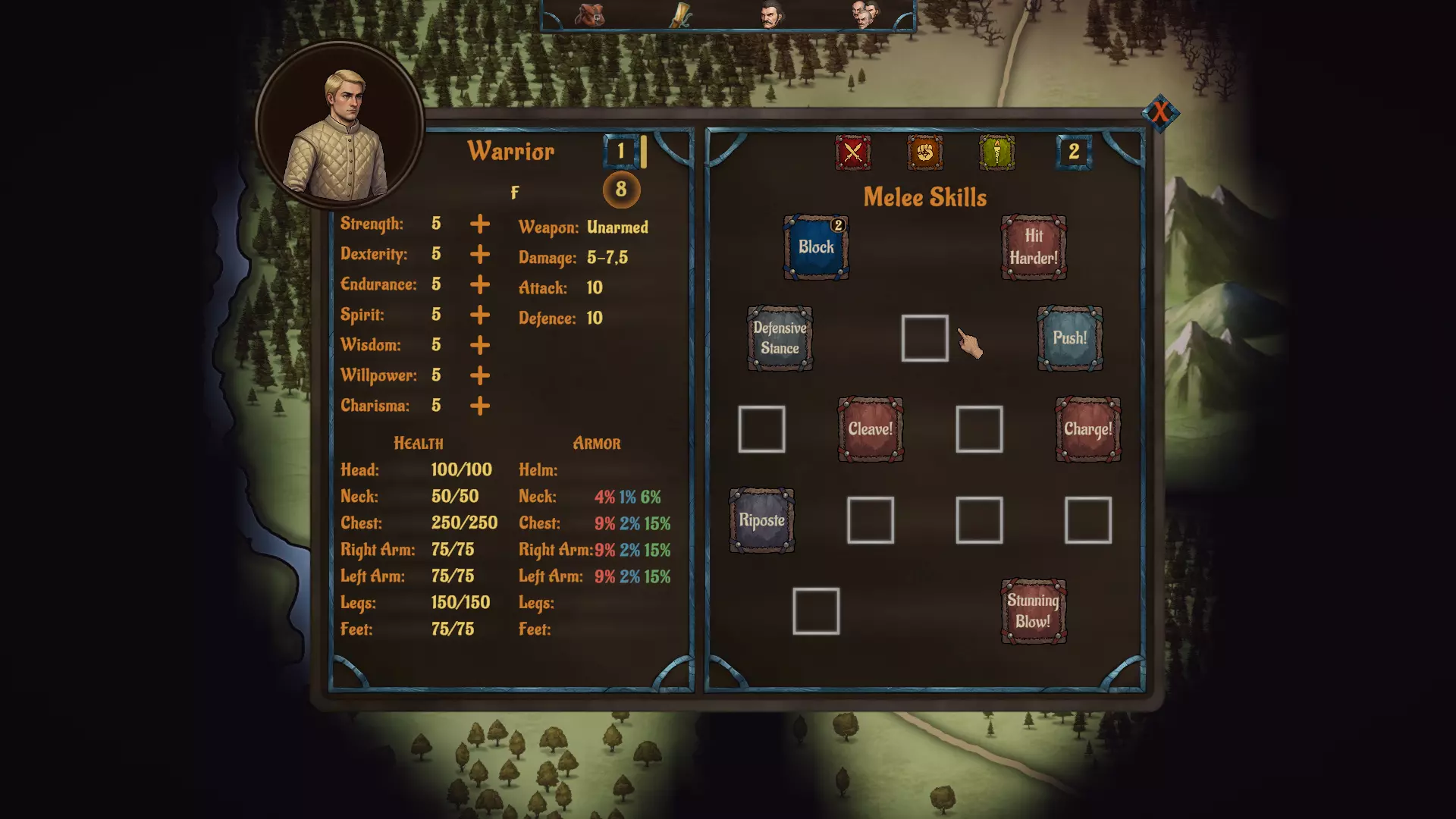
Task: Select the Hit Harder! skill
Action: (1033, 247)
